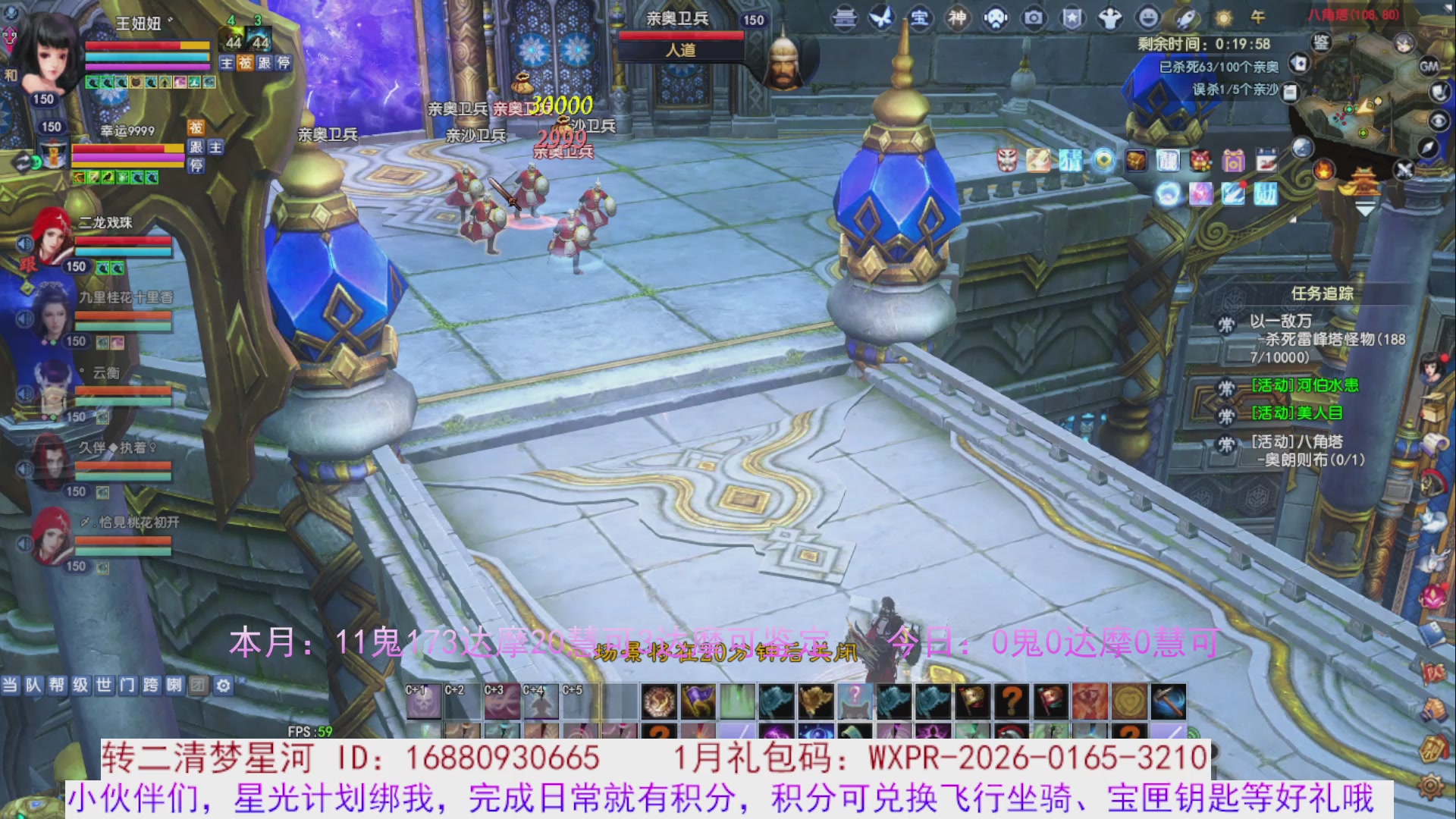Select the C+3 hotbar skill slot
This screenshot has width=1456, height=819.
point(503,701)
